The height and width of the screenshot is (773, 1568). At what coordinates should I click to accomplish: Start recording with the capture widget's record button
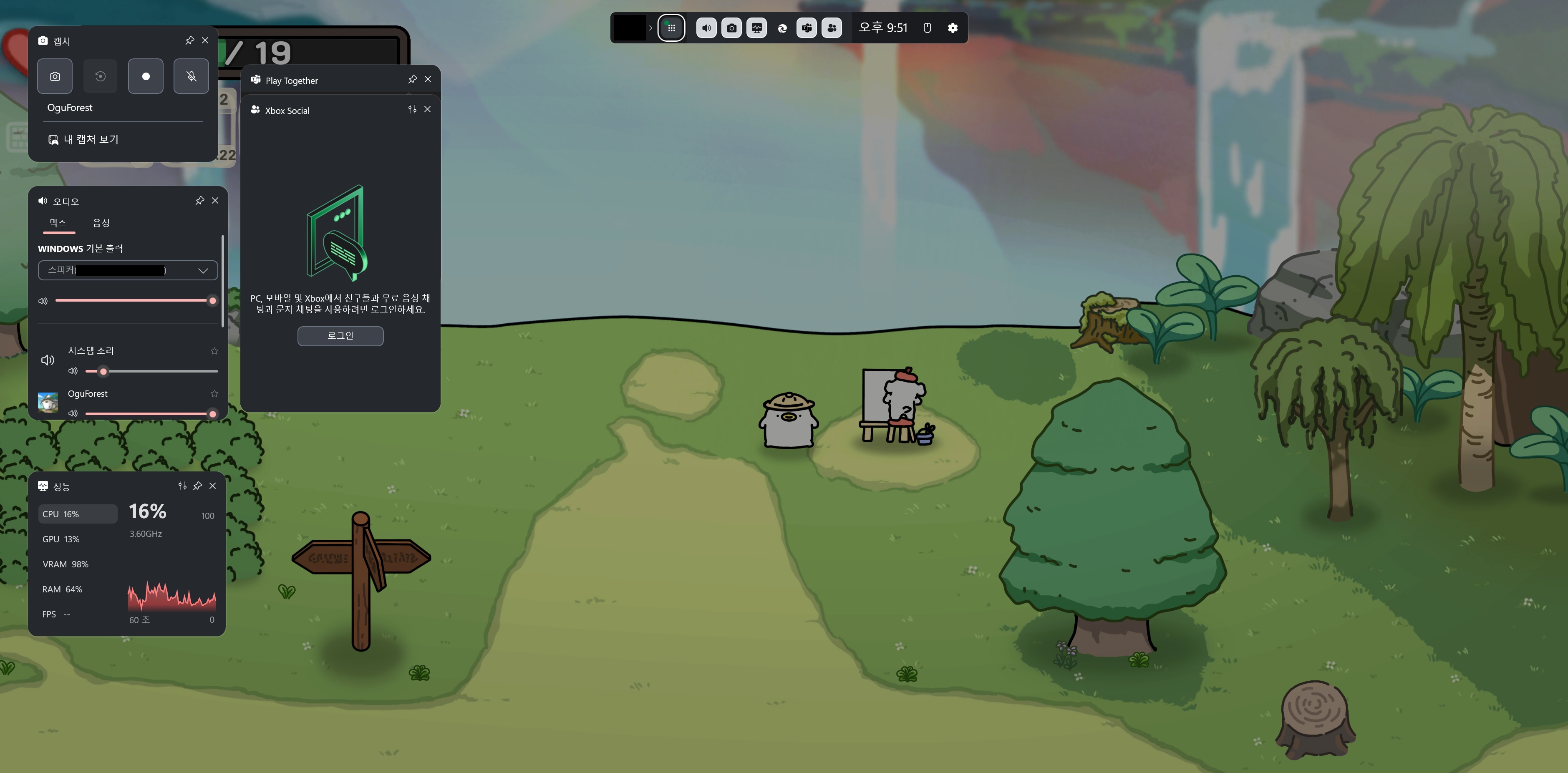coord(146,76)
